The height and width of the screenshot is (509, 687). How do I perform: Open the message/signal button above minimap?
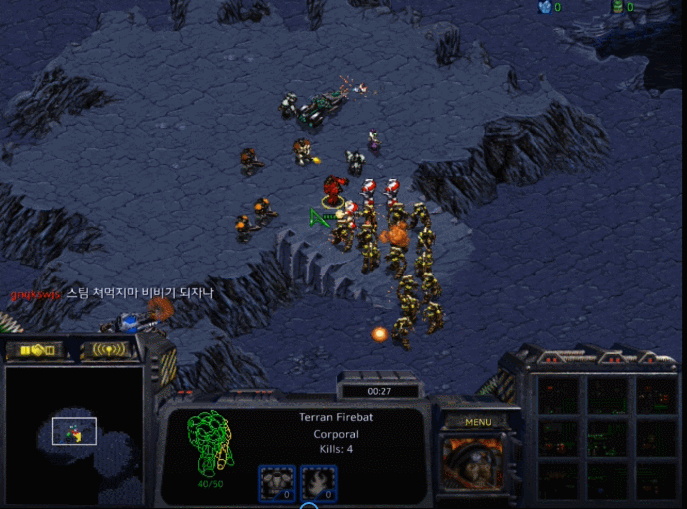coord(108,350)
